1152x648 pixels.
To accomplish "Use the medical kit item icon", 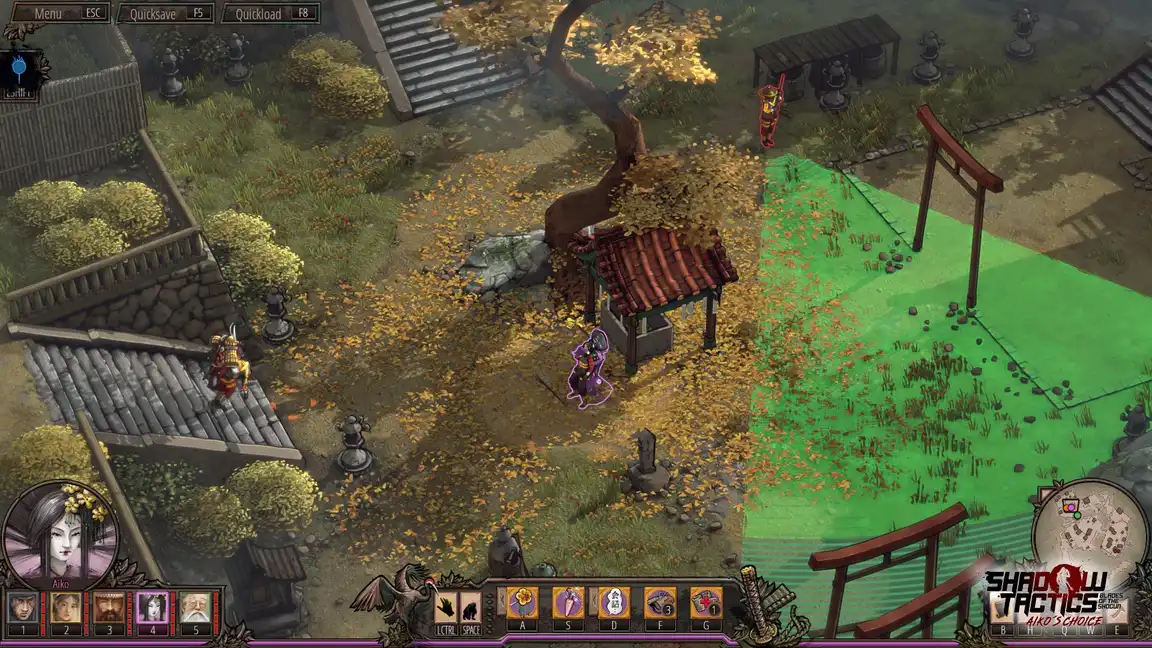I will (x=706, y=602).
